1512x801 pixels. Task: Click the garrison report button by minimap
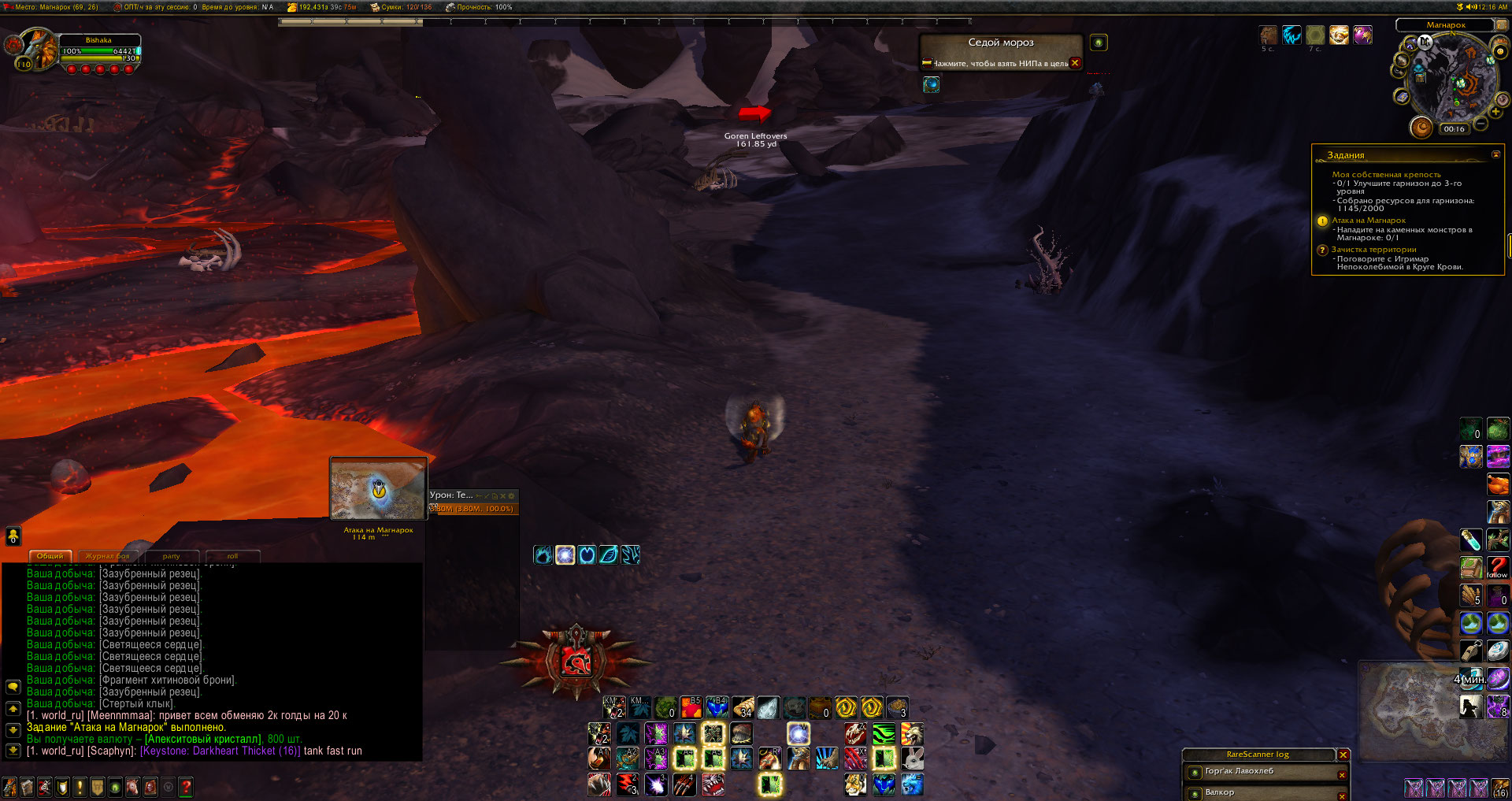[1421, 127]
